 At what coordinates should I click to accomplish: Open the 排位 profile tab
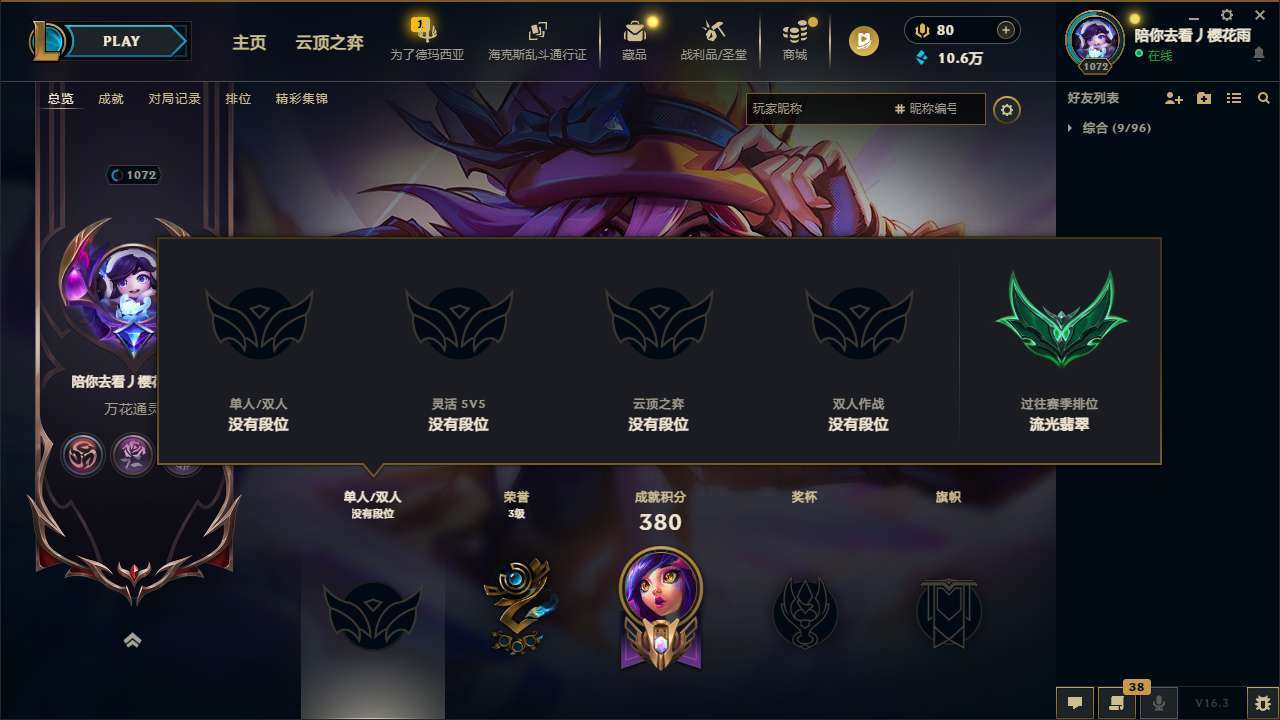pos(238,99)
